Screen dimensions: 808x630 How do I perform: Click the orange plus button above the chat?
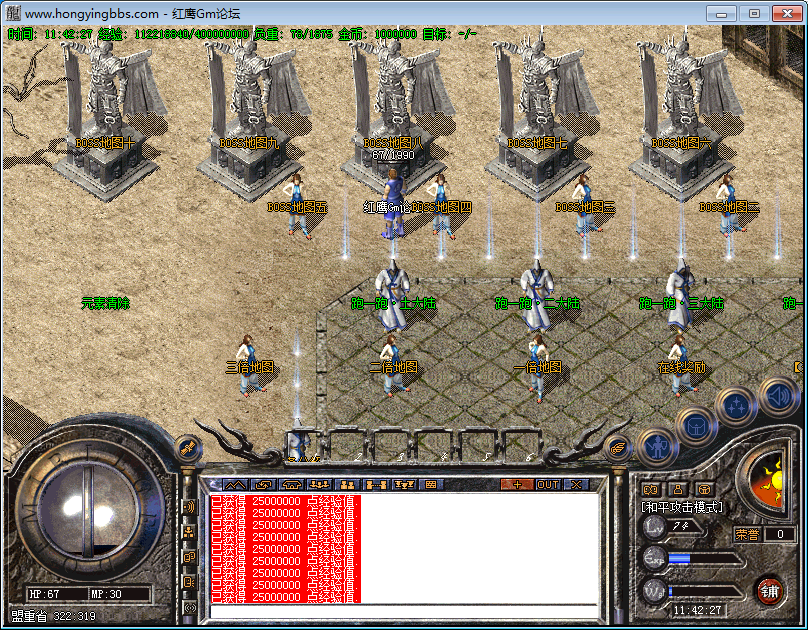(516, 484)
